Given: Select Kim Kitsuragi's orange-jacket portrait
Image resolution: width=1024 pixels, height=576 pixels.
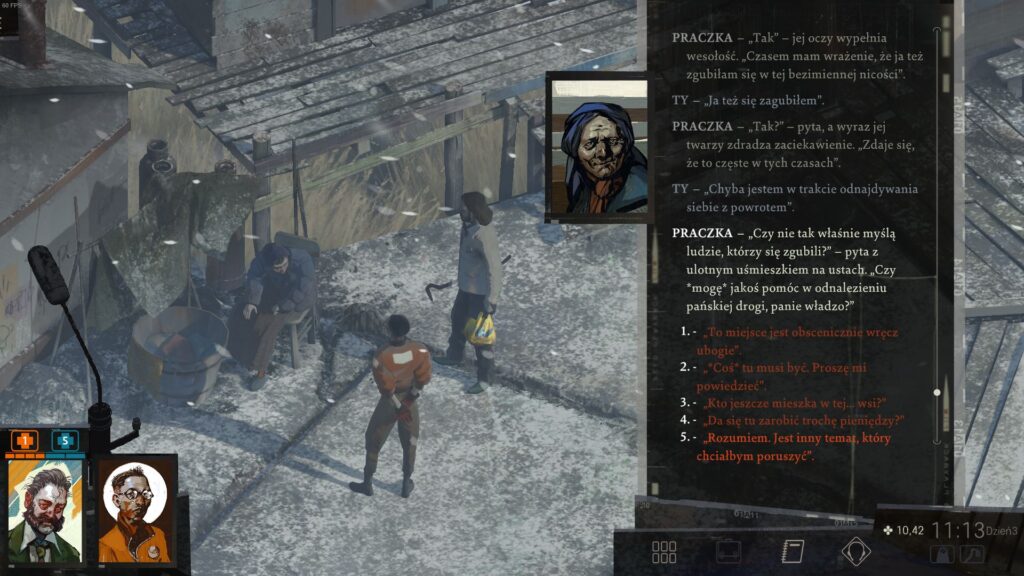Looking at the screenshot, I should click(x=134, y=512).
